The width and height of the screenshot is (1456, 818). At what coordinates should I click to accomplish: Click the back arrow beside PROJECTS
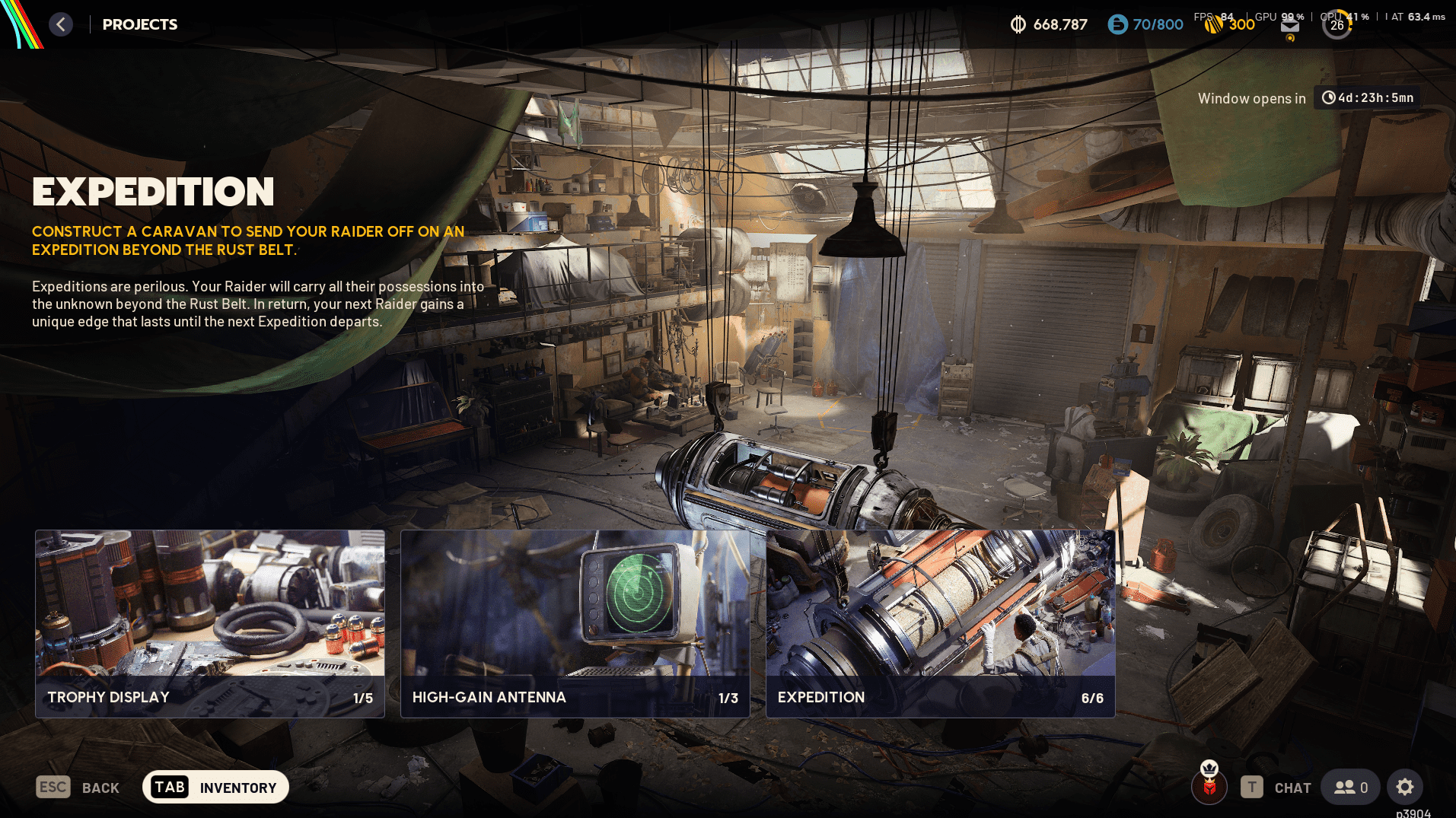pyautogui.click(x=61, y=24)
